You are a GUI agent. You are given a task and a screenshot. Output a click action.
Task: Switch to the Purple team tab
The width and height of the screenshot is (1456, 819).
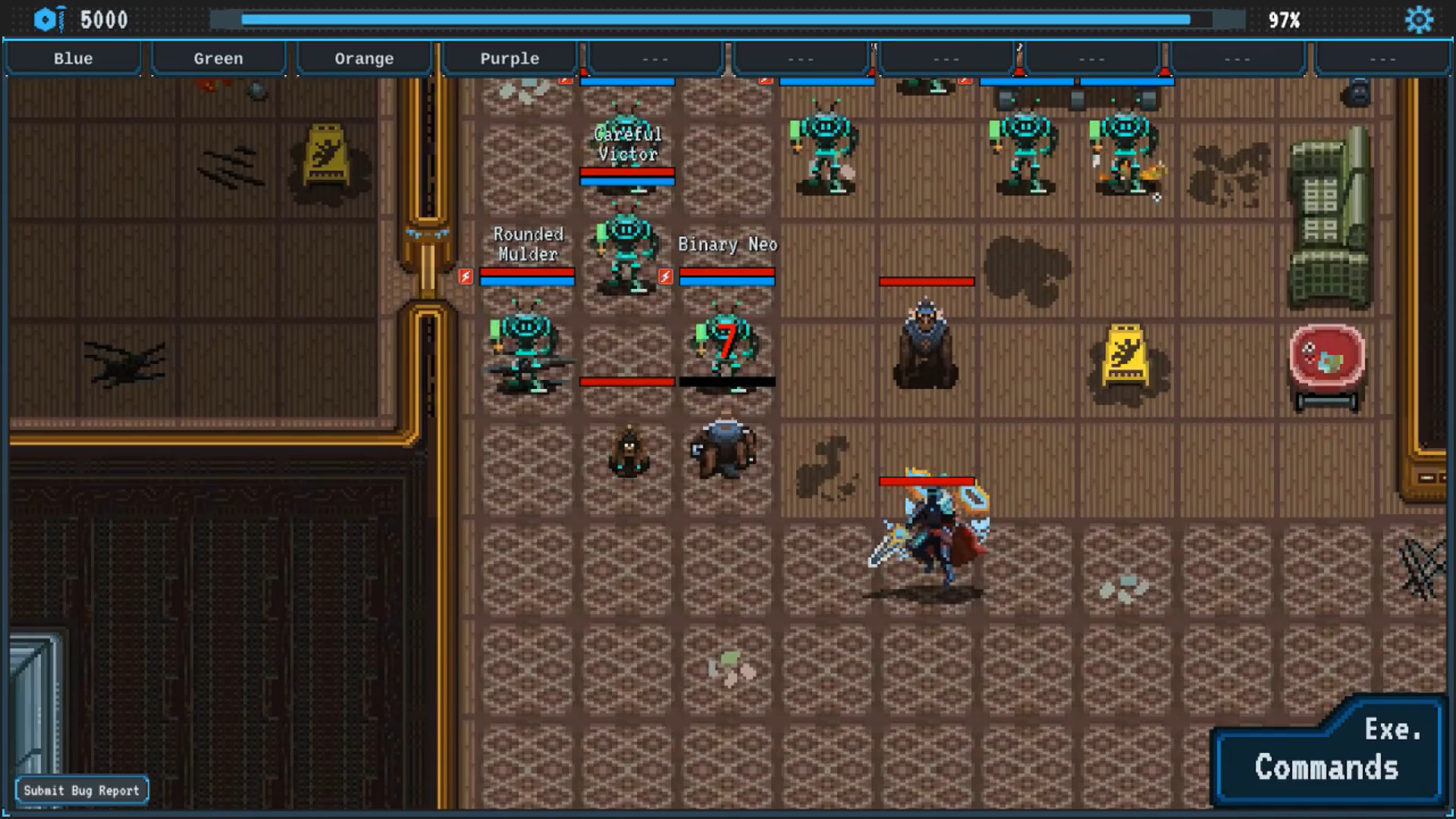click(x=510, y=58)
